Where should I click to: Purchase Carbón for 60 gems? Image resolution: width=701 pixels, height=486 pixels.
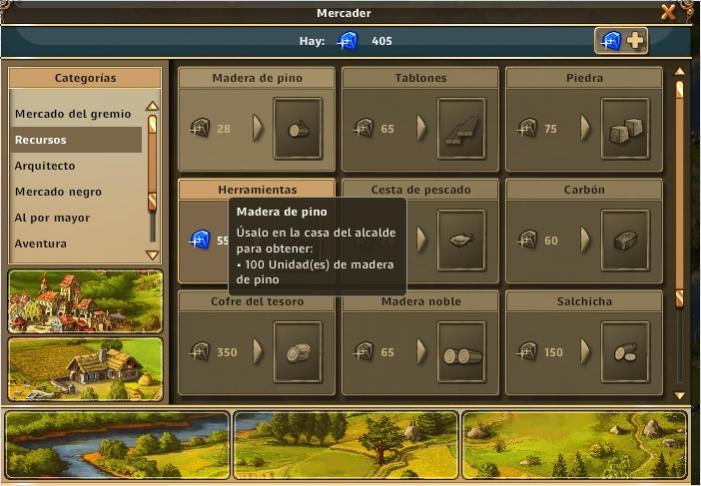(x=625, y=240)
